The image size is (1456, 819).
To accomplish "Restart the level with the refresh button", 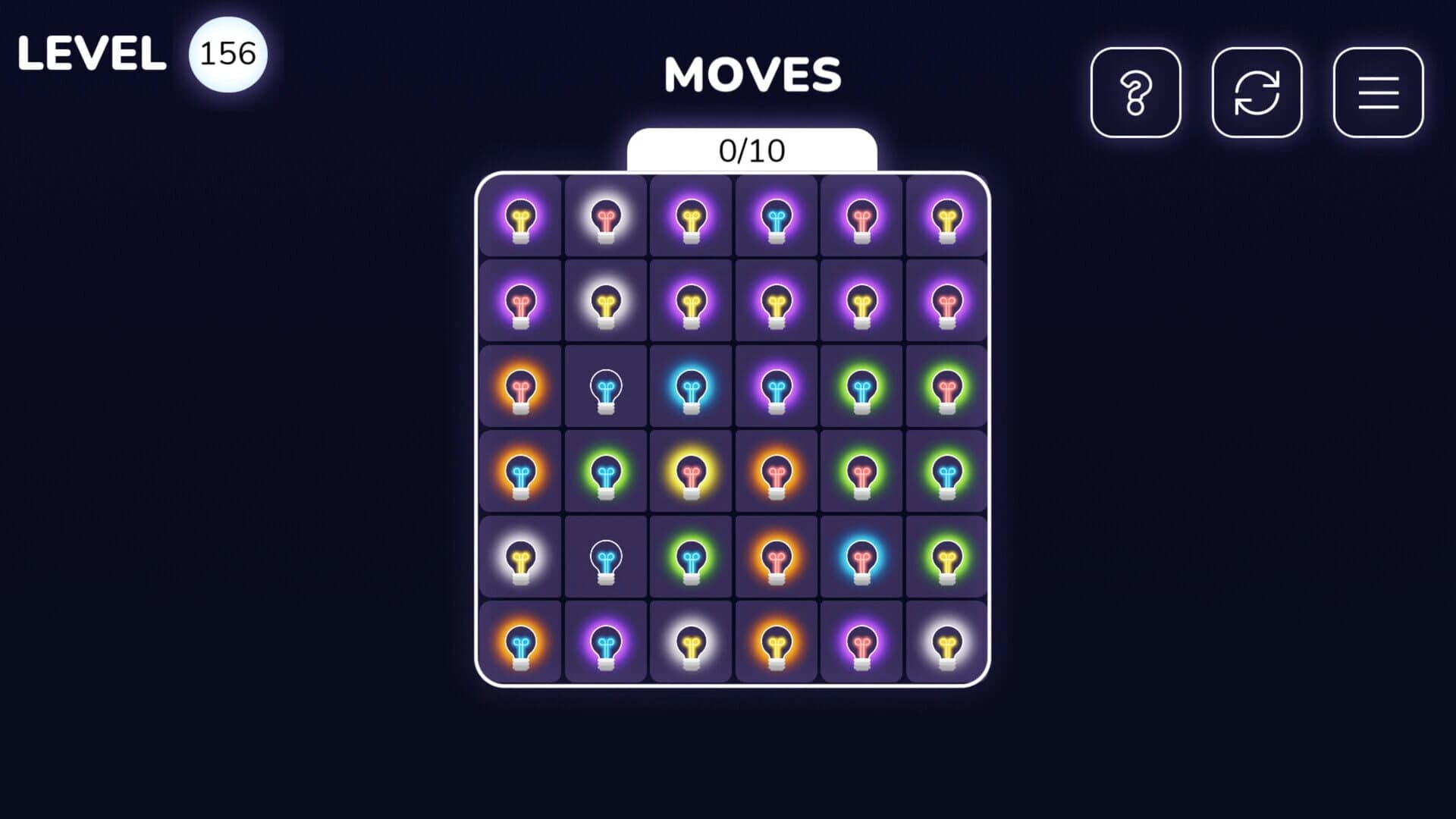I will pyautogui.click(x=1257, y=94).
